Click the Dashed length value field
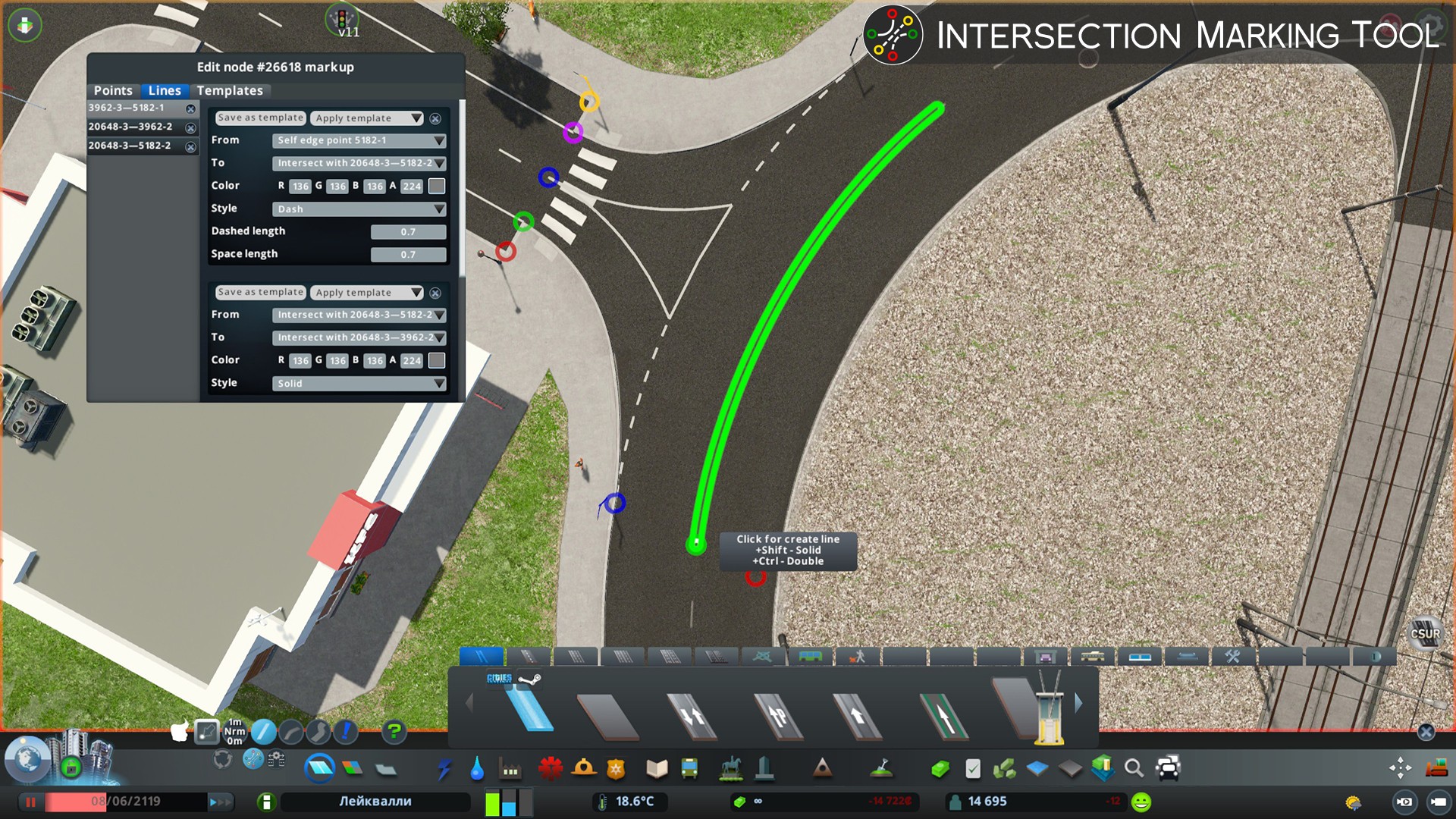This screenshot has height=819, width=1456. point(408,231)
